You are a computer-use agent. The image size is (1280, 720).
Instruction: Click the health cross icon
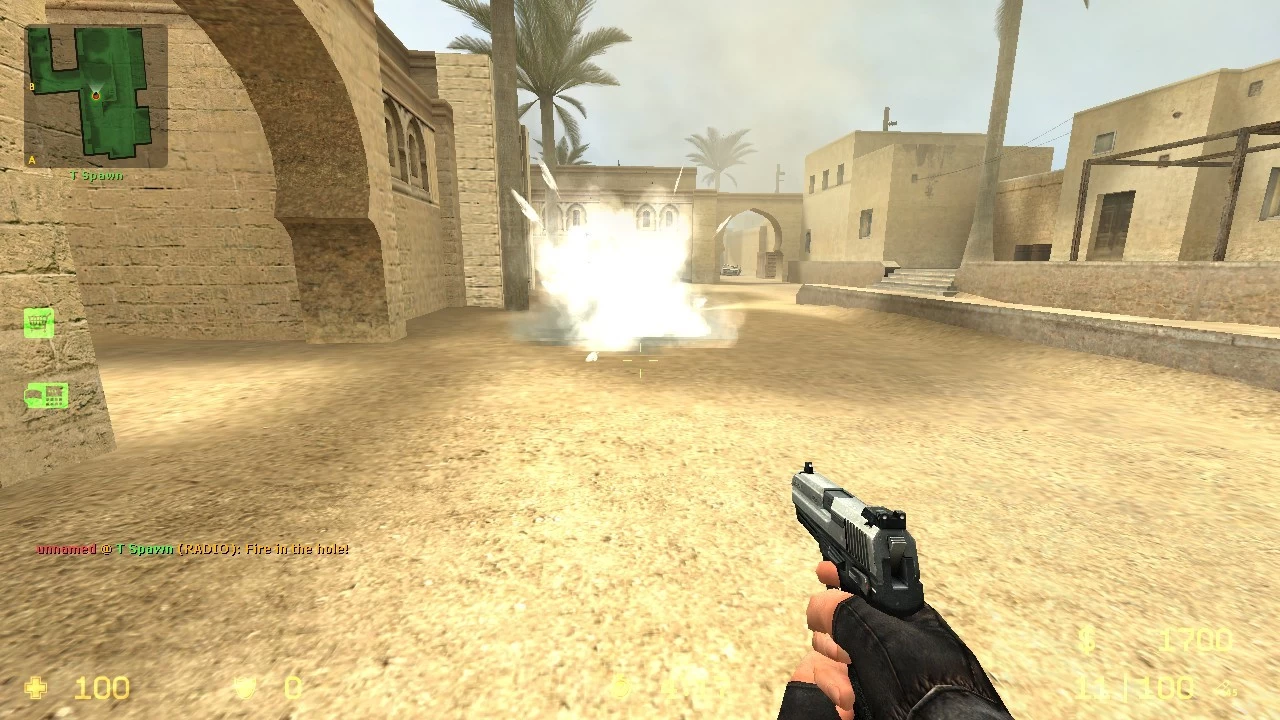coord(36,687)
